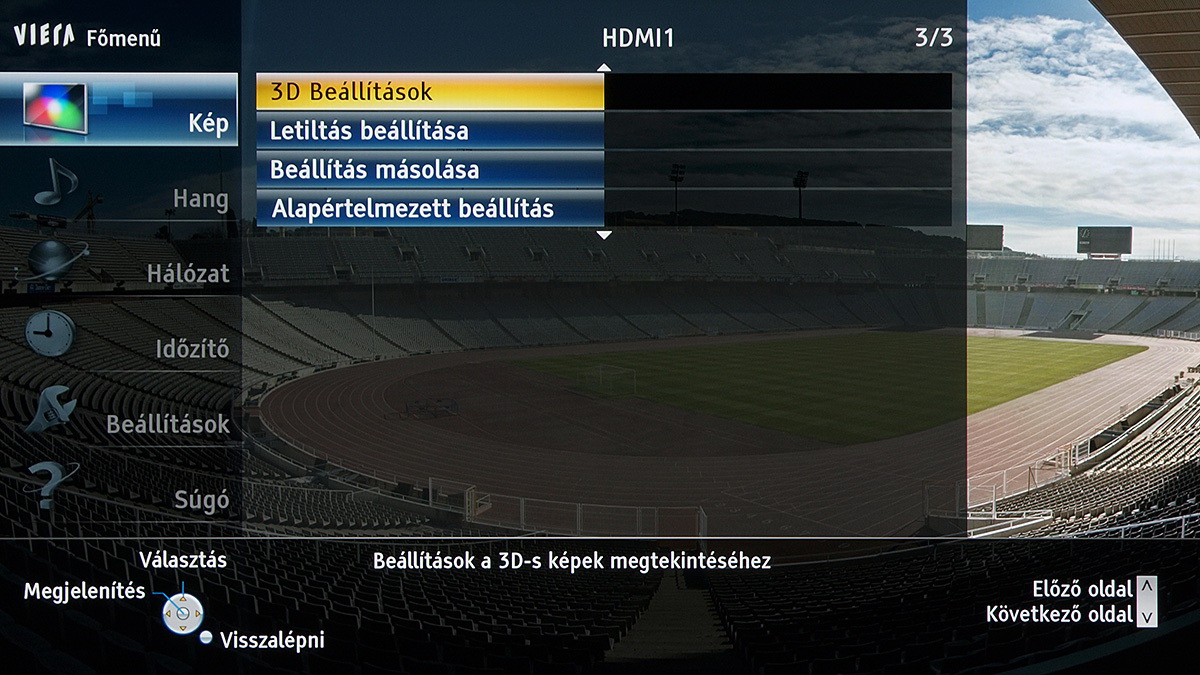
Task: Select Alapértelmezett beállítás entry
Action: (x=430, y=209)
